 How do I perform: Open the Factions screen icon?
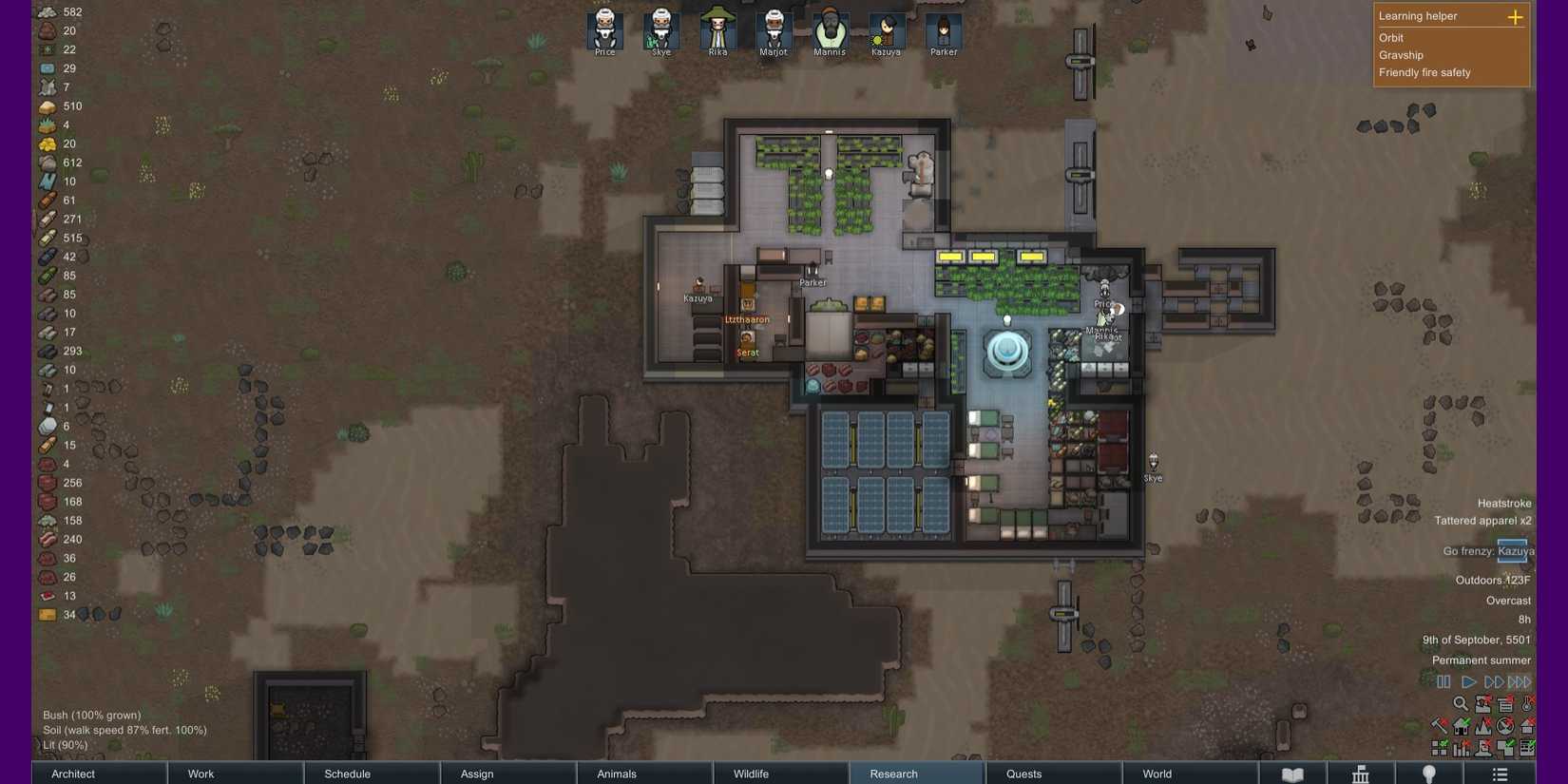(x=1361, y=774)
